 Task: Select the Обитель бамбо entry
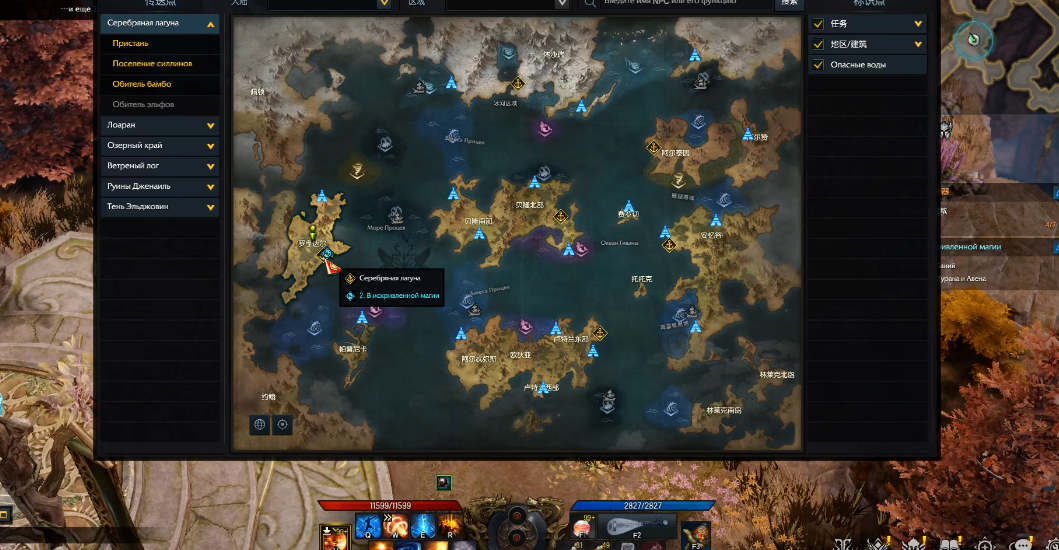[142, 84]
